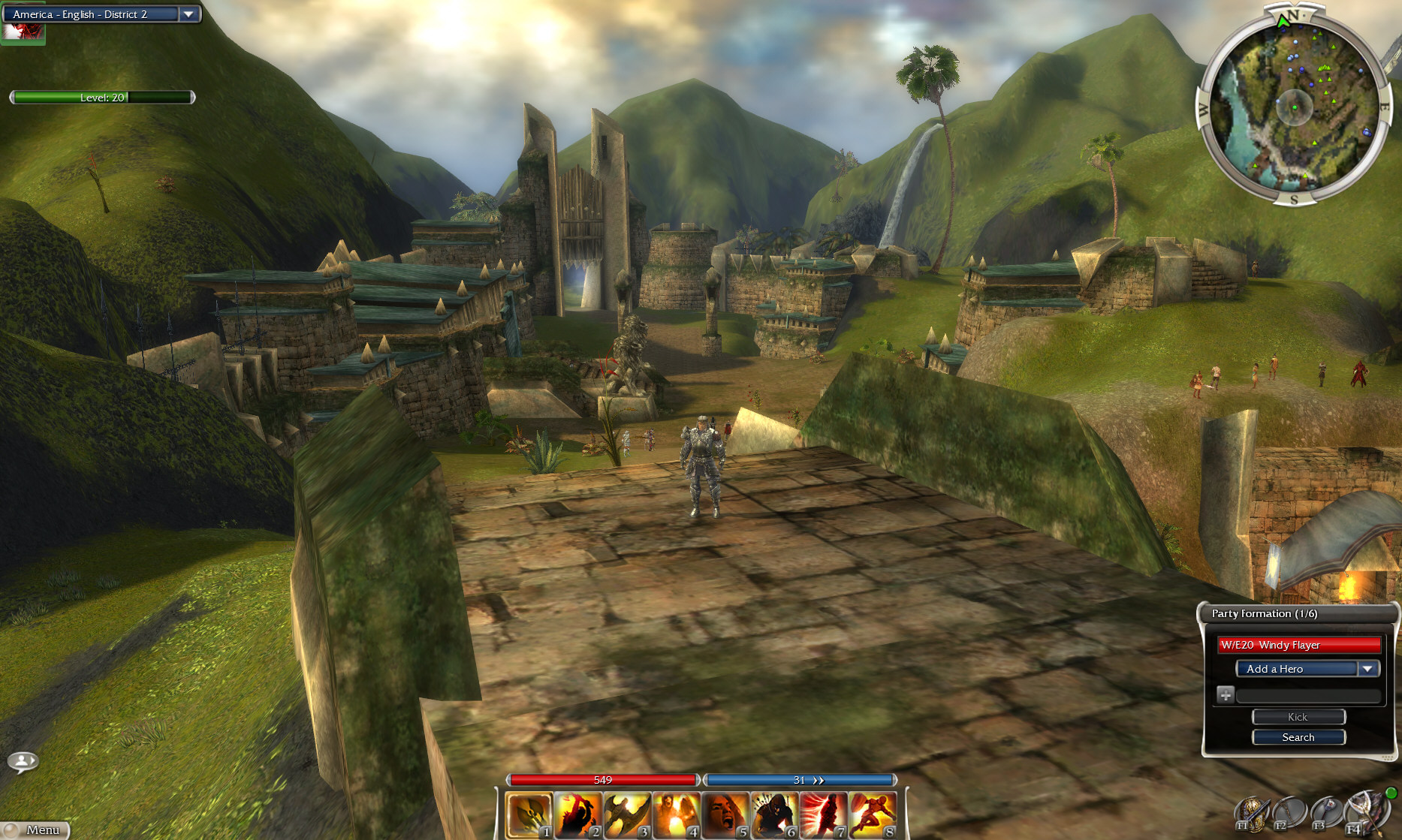
Task: Click the chat speech bubble icon
Action: pyautogui.click(x=23, y=762)
